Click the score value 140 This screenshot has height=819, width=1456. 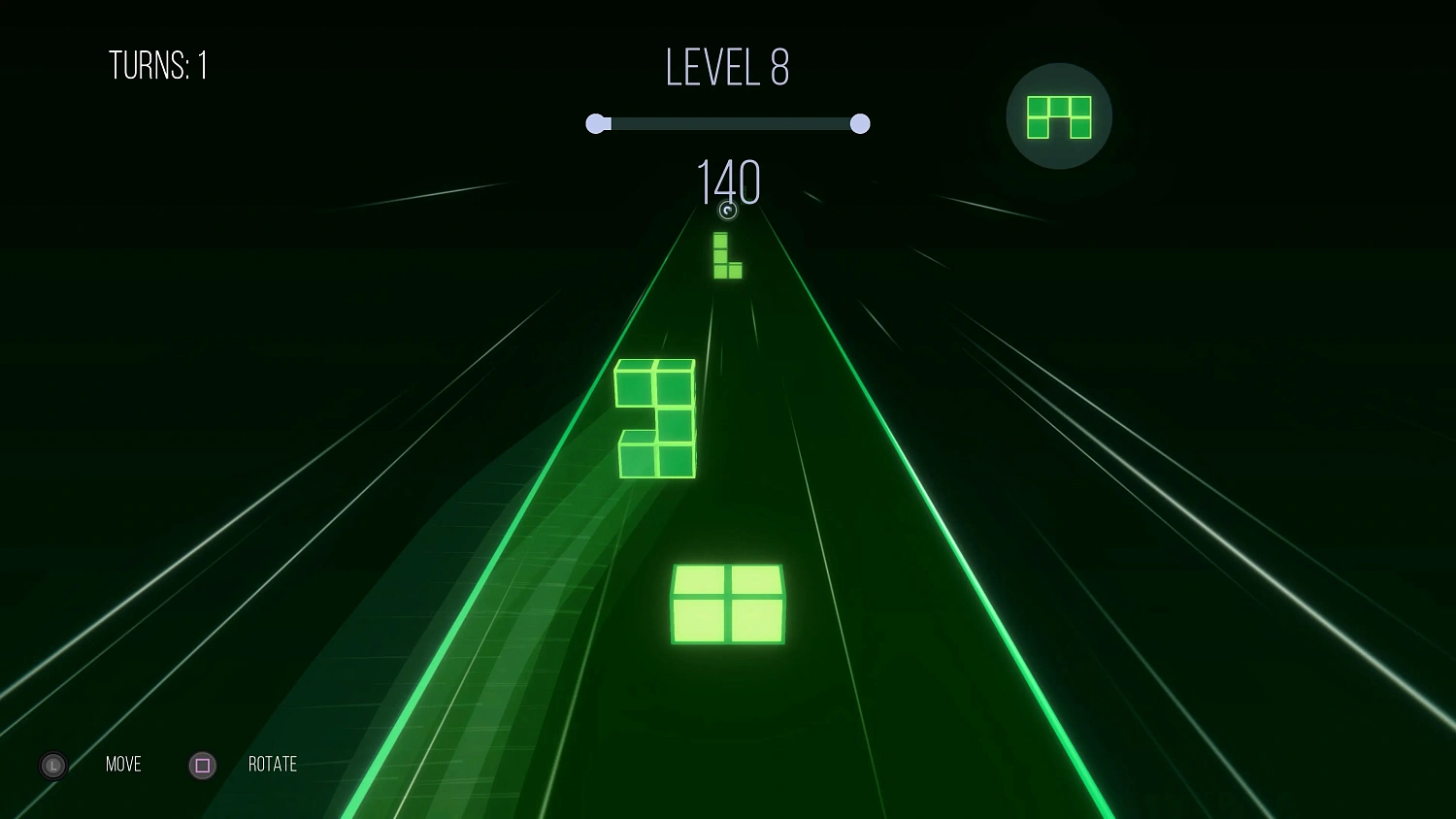pos(728,183)
